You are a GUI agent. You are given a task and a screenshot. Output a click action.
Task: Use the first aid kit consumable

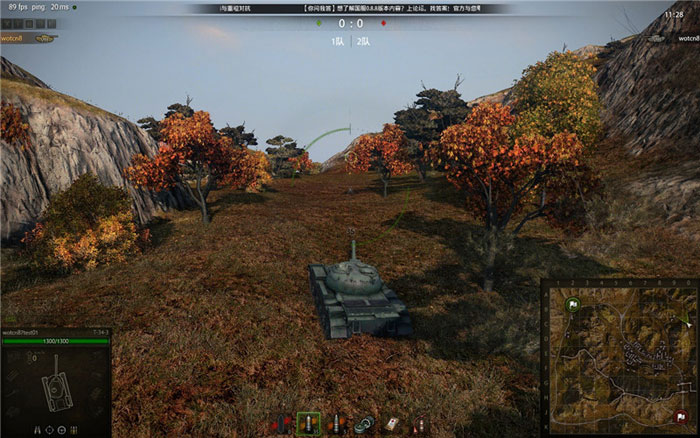[x=392, y=424]
